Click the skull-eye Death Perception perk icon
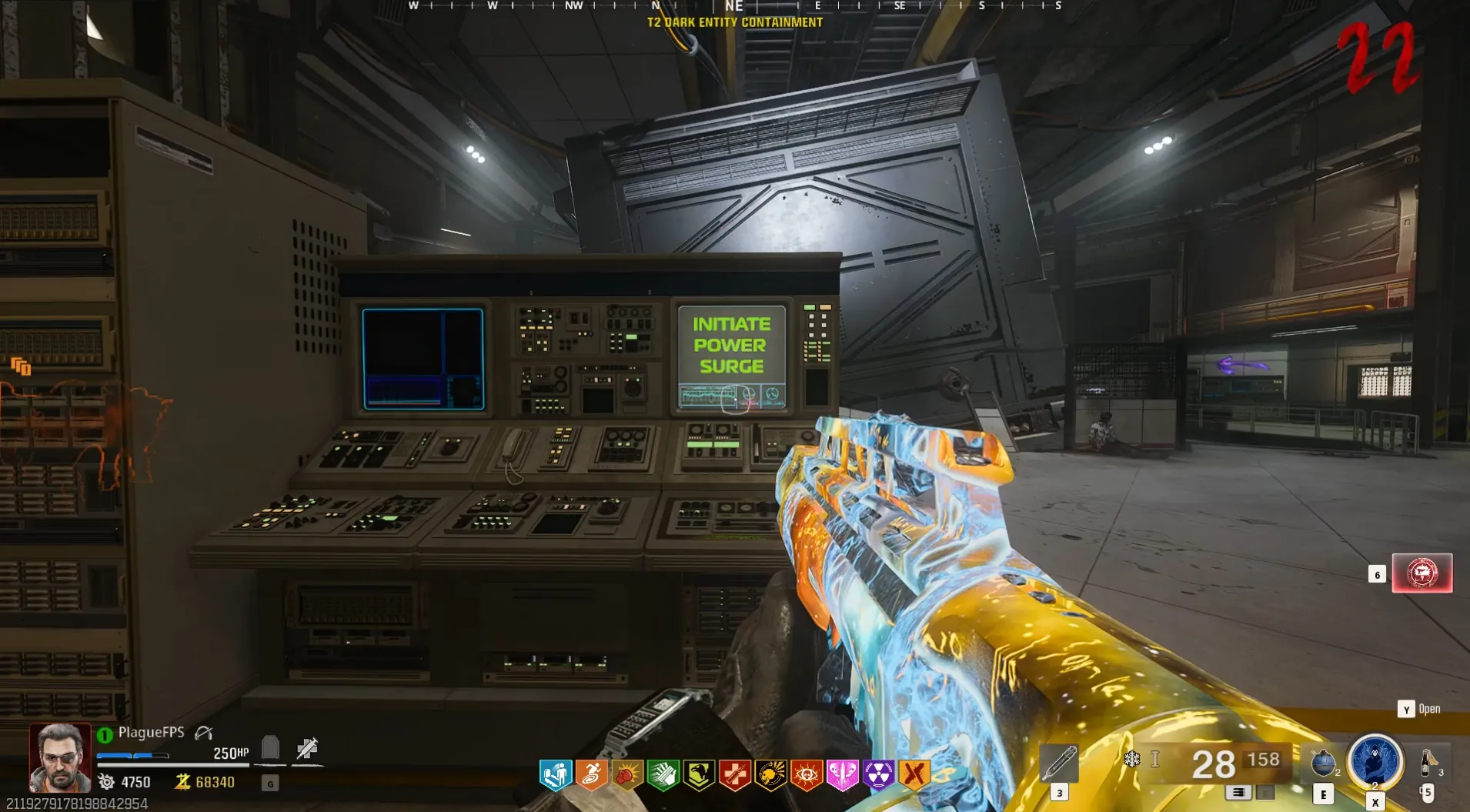The width and height of the screenshot is (1470, 812). click(x=807, y=775)
